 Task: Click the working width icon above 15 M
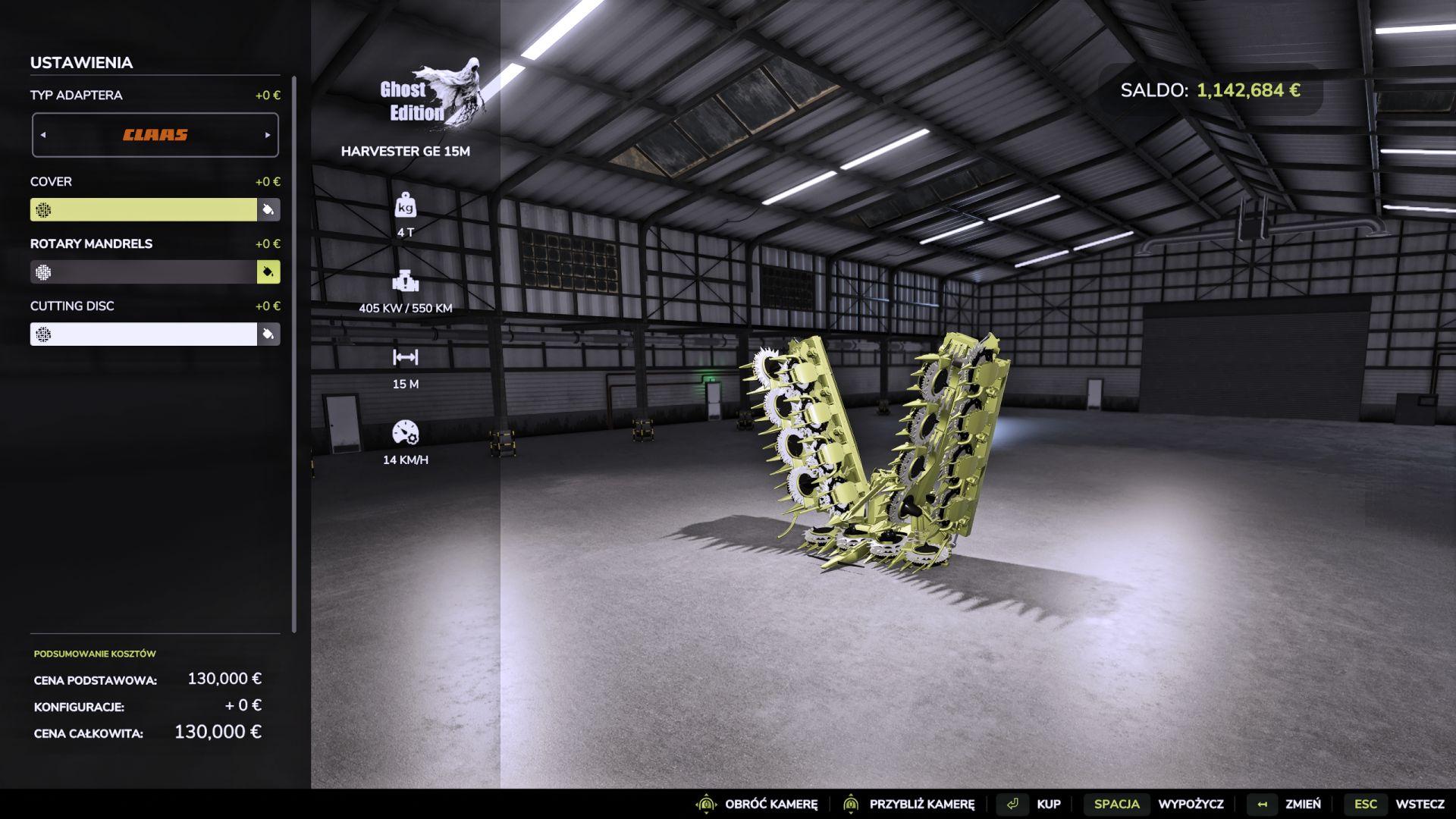(x=407, y=357)
